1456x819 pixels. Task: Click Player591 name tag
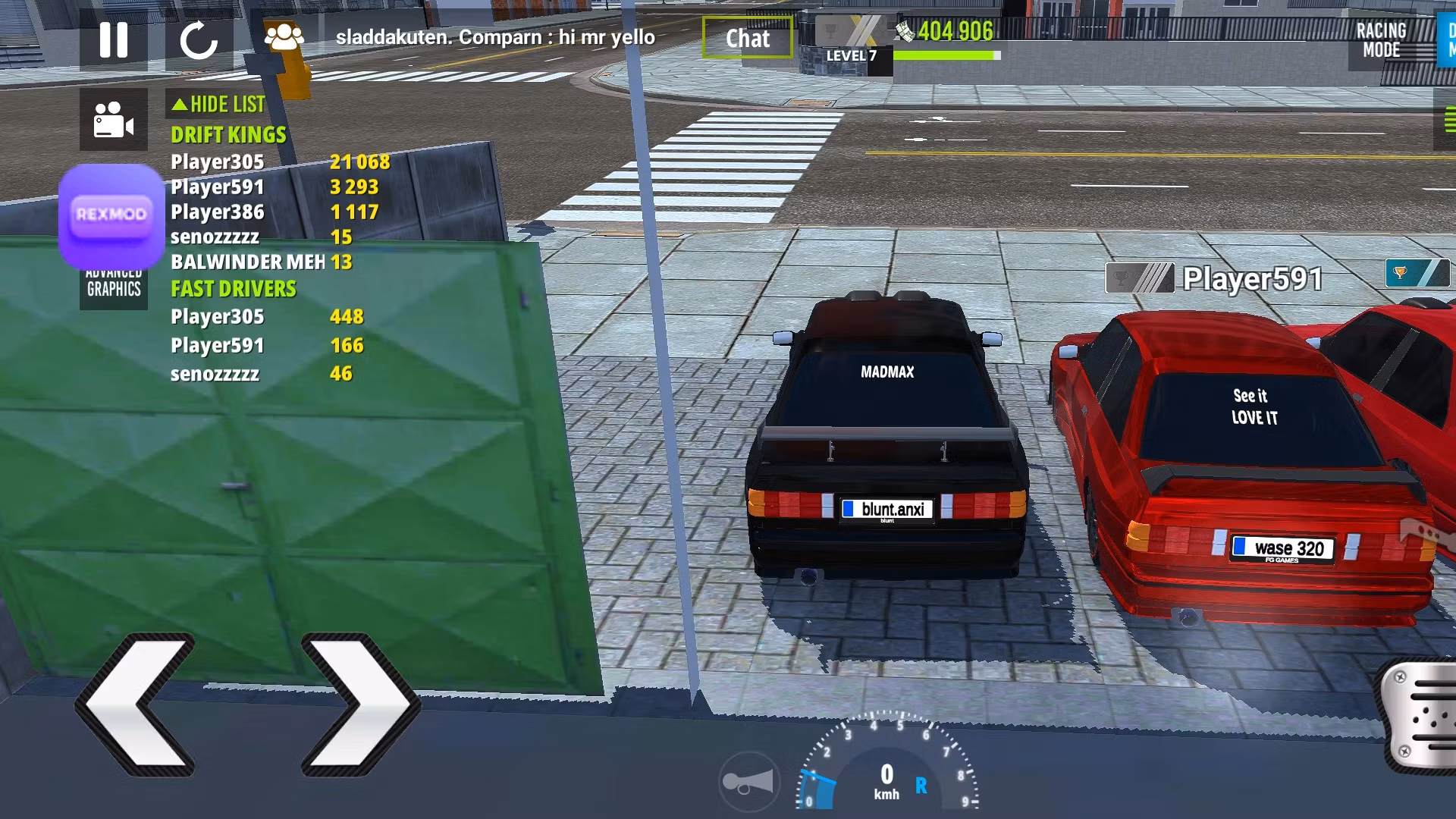[1253, 279]
